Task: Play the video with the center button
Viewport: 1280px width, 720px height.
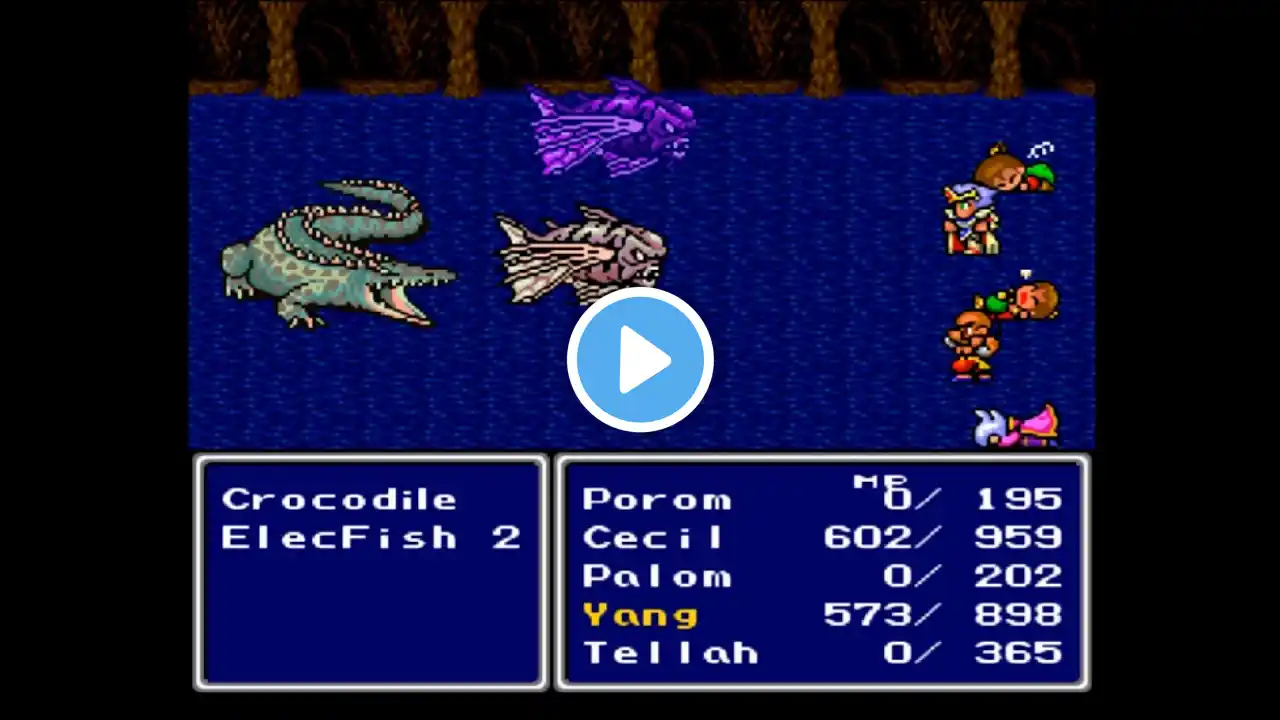Action: (x=640, y=360)
